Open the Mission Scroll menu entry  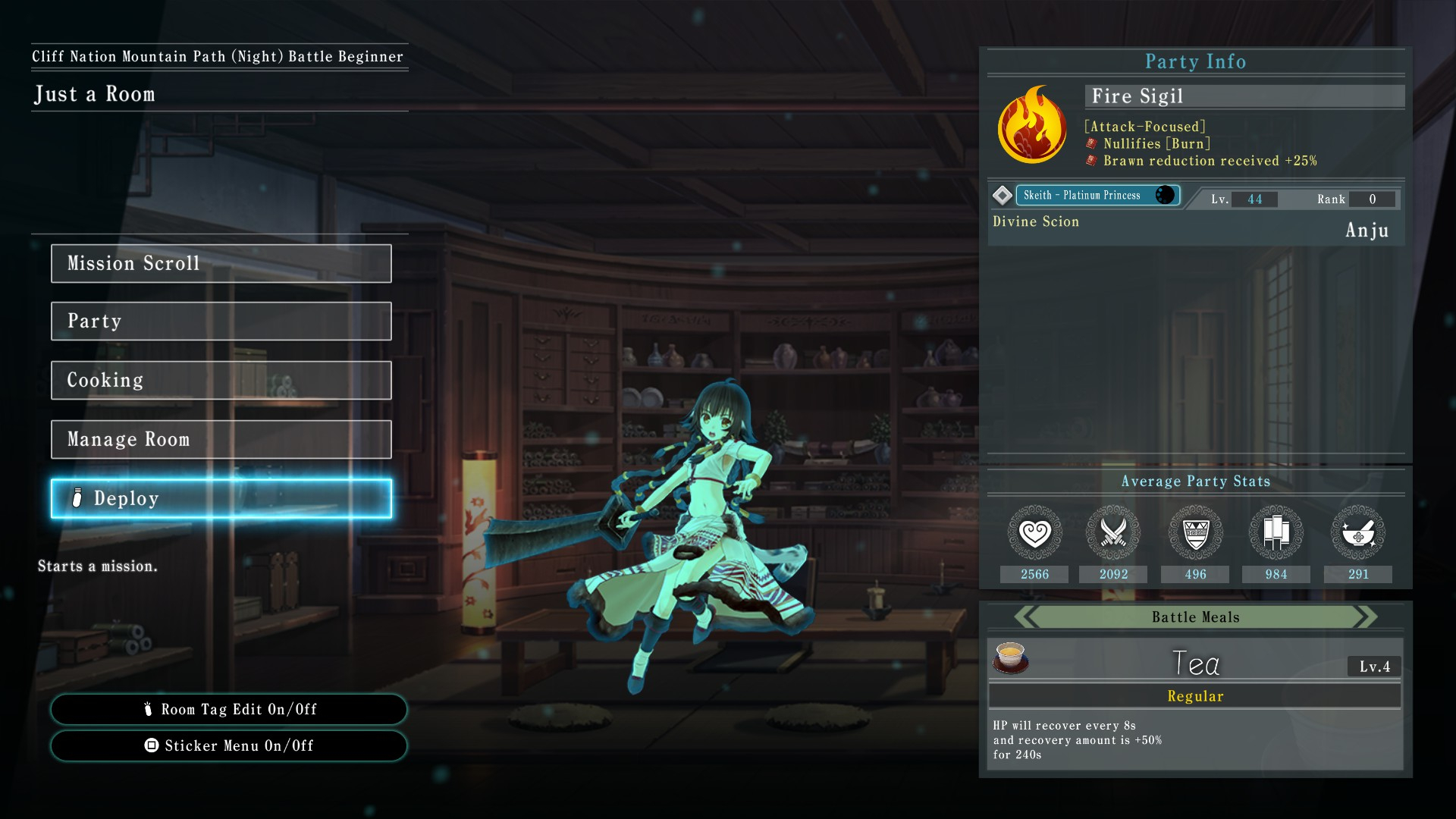pos(221,263)
